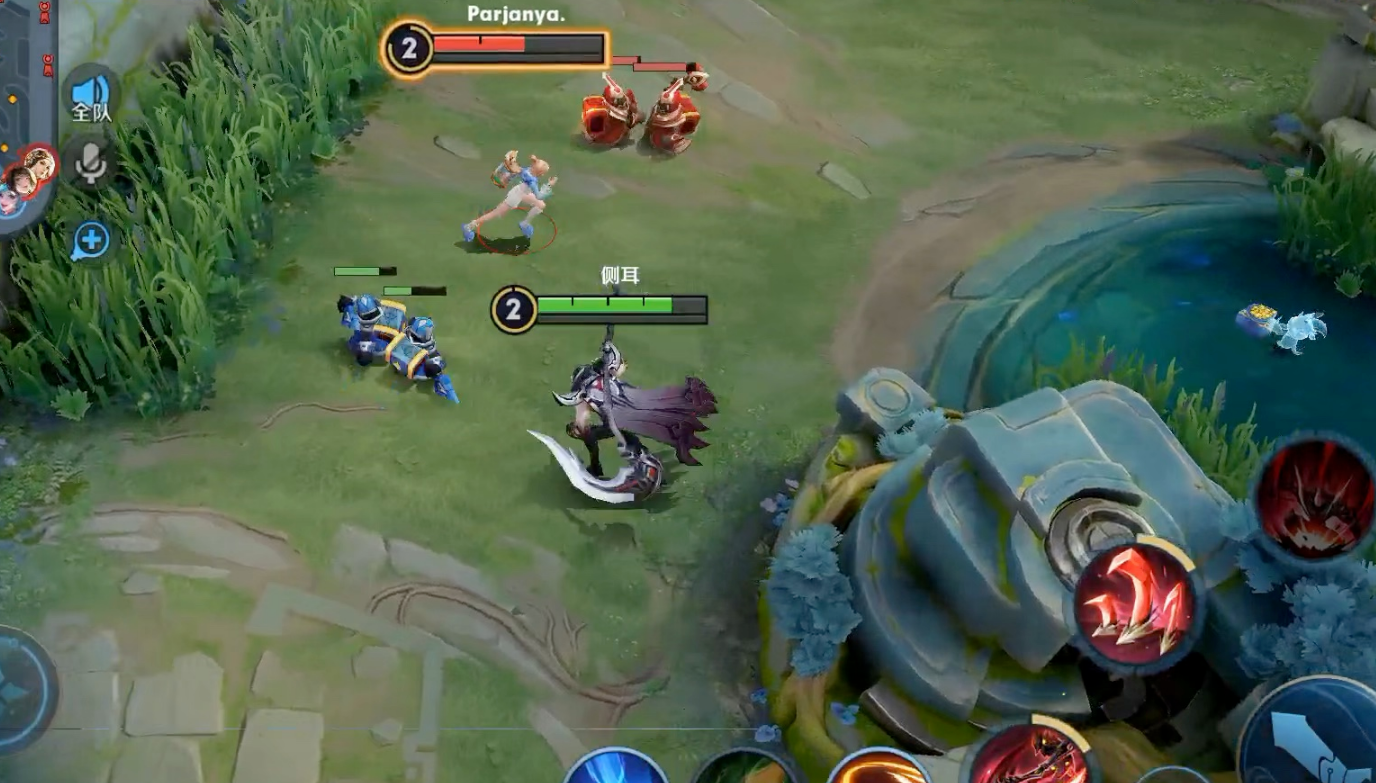The width and height of the screenshot is (1376, 783).
Task: Unmute the microphone button
Action: (90, 162)
